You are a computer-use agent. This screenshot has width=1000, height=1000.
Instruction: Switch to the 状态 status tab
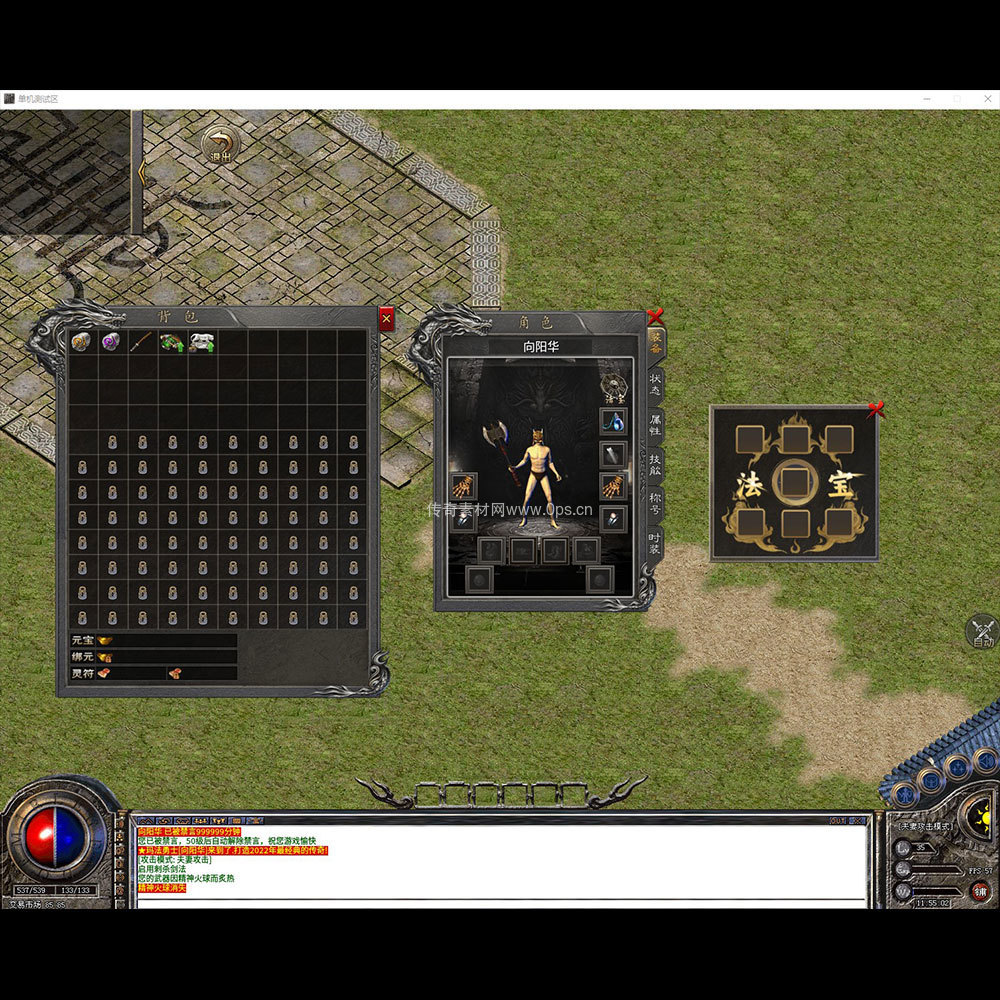(655, 383)
